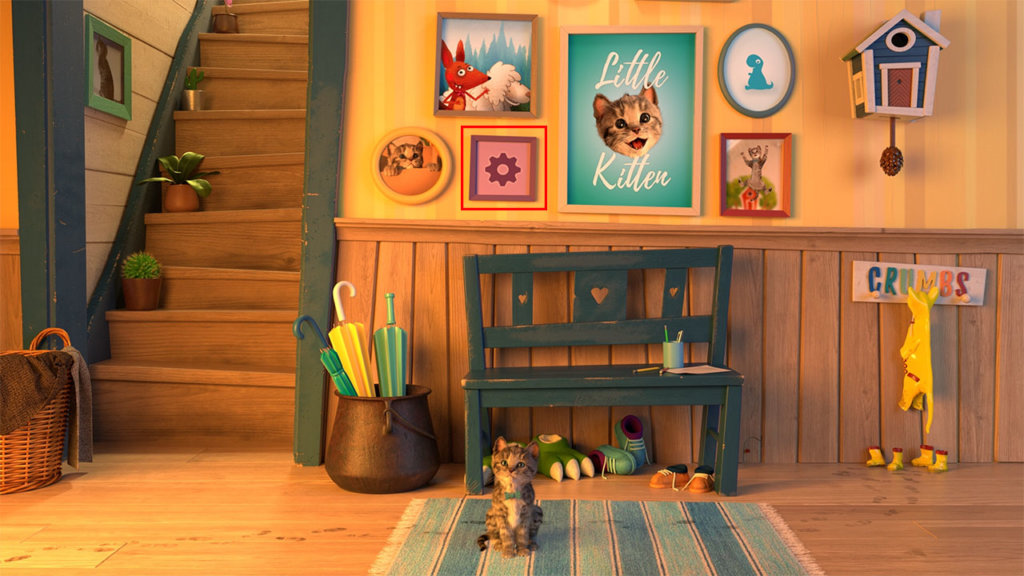
Task: Tap the Little Kitten title poster
Action: click(x=630, y=121)
